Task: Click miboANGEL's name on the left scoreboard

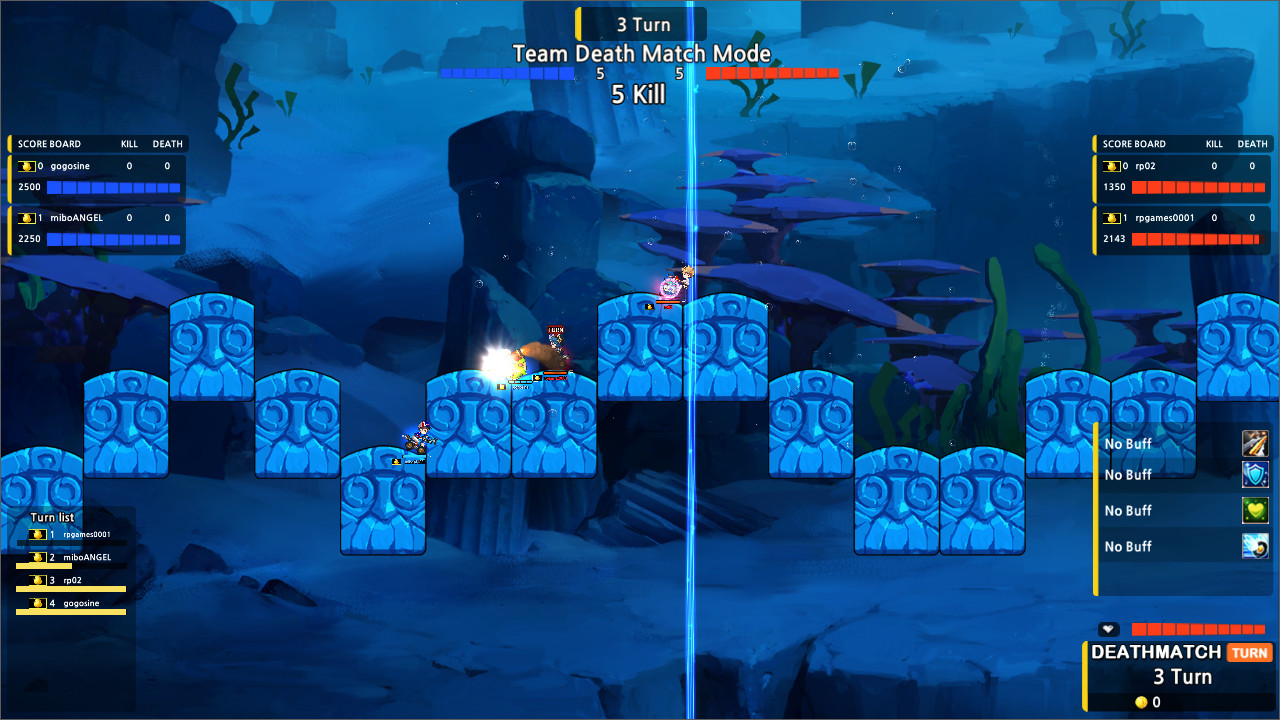Action: pyautogui.click(x=75, y=217)
